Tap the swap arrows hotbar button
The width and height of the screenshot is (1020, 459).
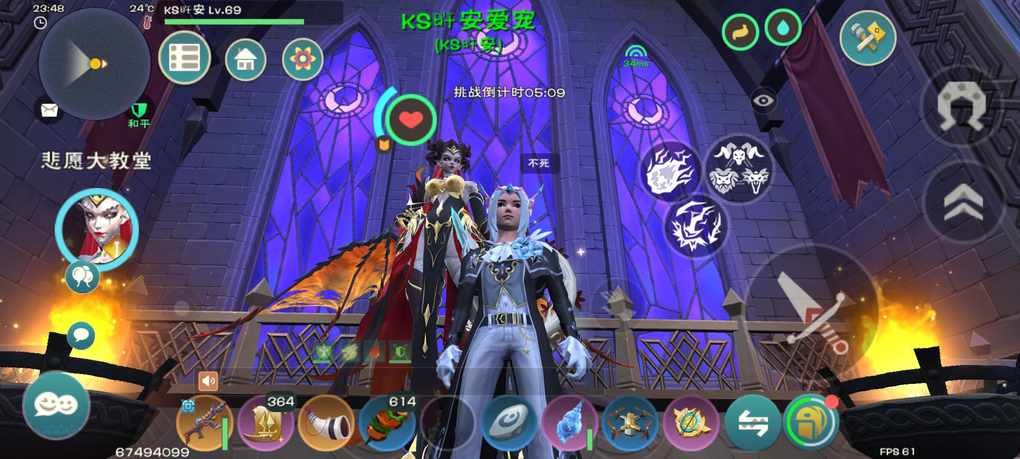tap(752, 422)
